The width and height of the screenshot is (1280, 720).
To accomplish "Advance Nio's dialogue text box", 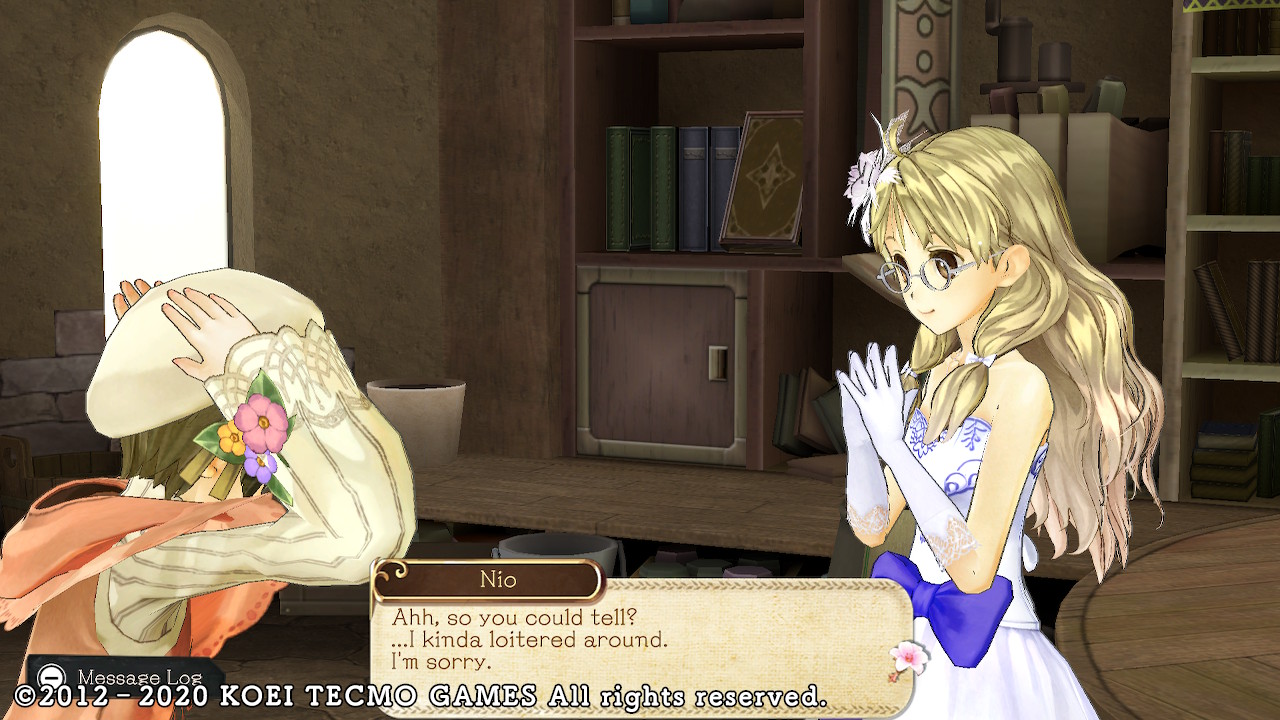I will pos(640,640).
